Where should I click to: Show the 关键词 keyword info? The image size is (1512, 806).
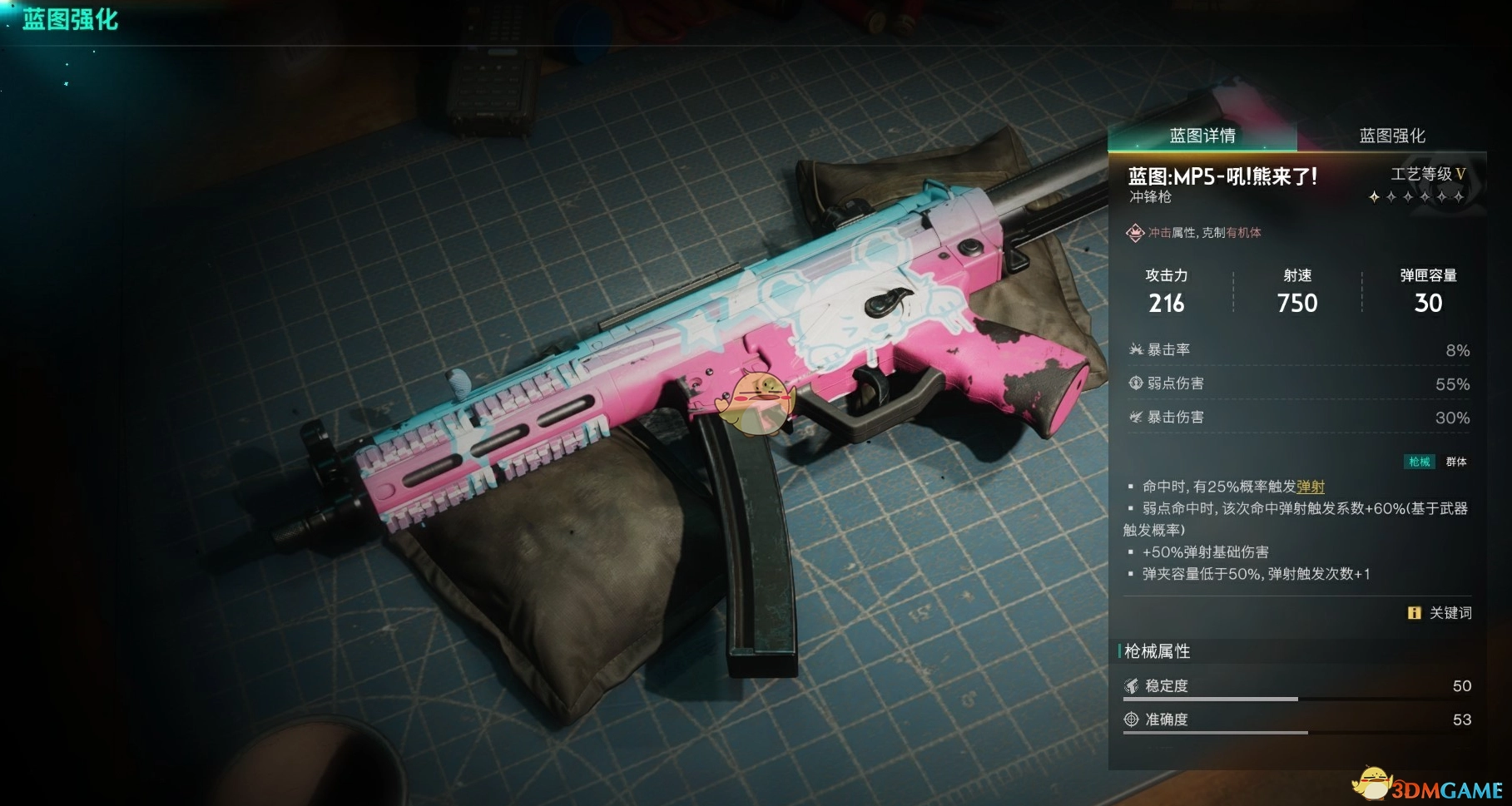(1440, 613)
